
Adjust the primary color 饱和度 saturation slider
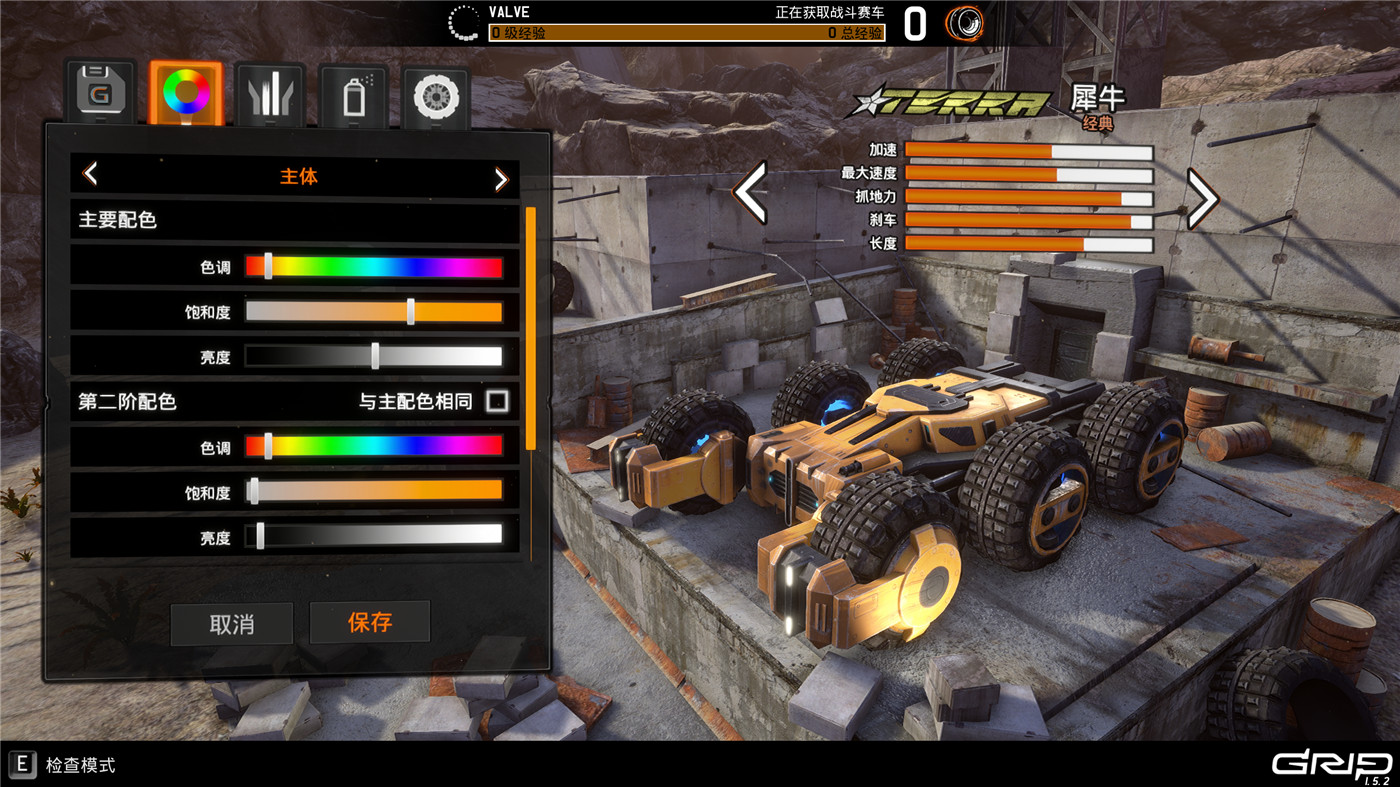[x=373, y=312]
